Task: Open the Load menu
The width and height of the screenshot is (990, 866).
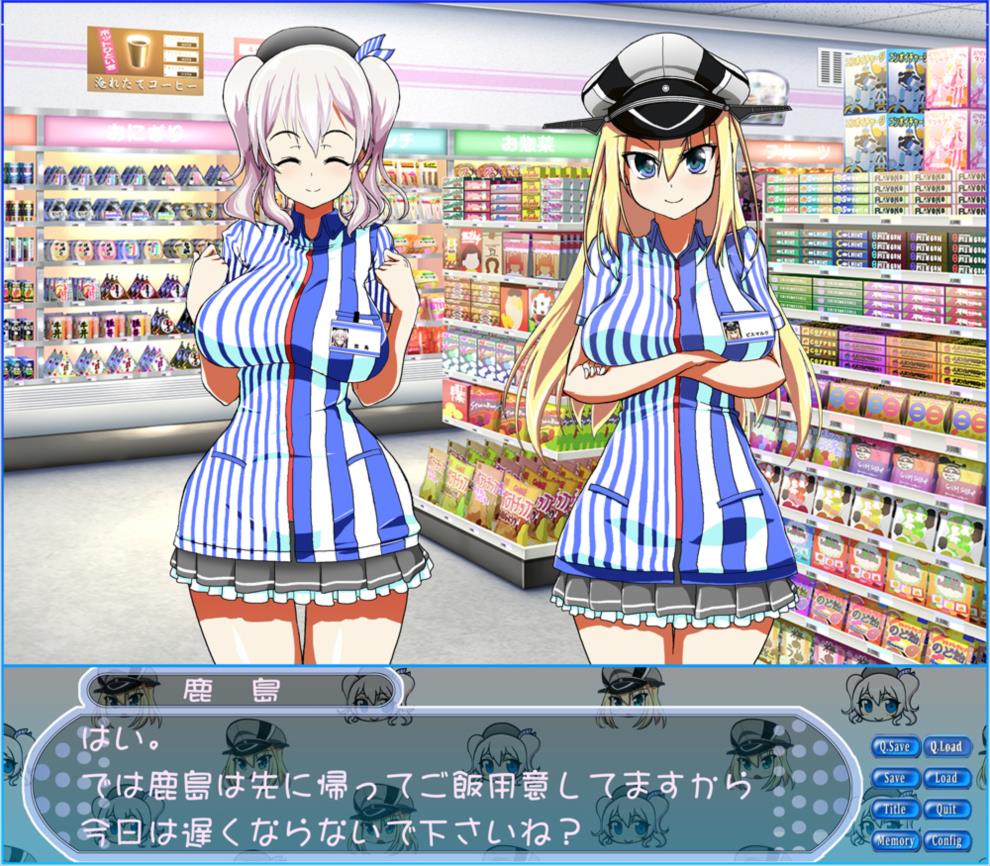Action: [x=945, y=778]
